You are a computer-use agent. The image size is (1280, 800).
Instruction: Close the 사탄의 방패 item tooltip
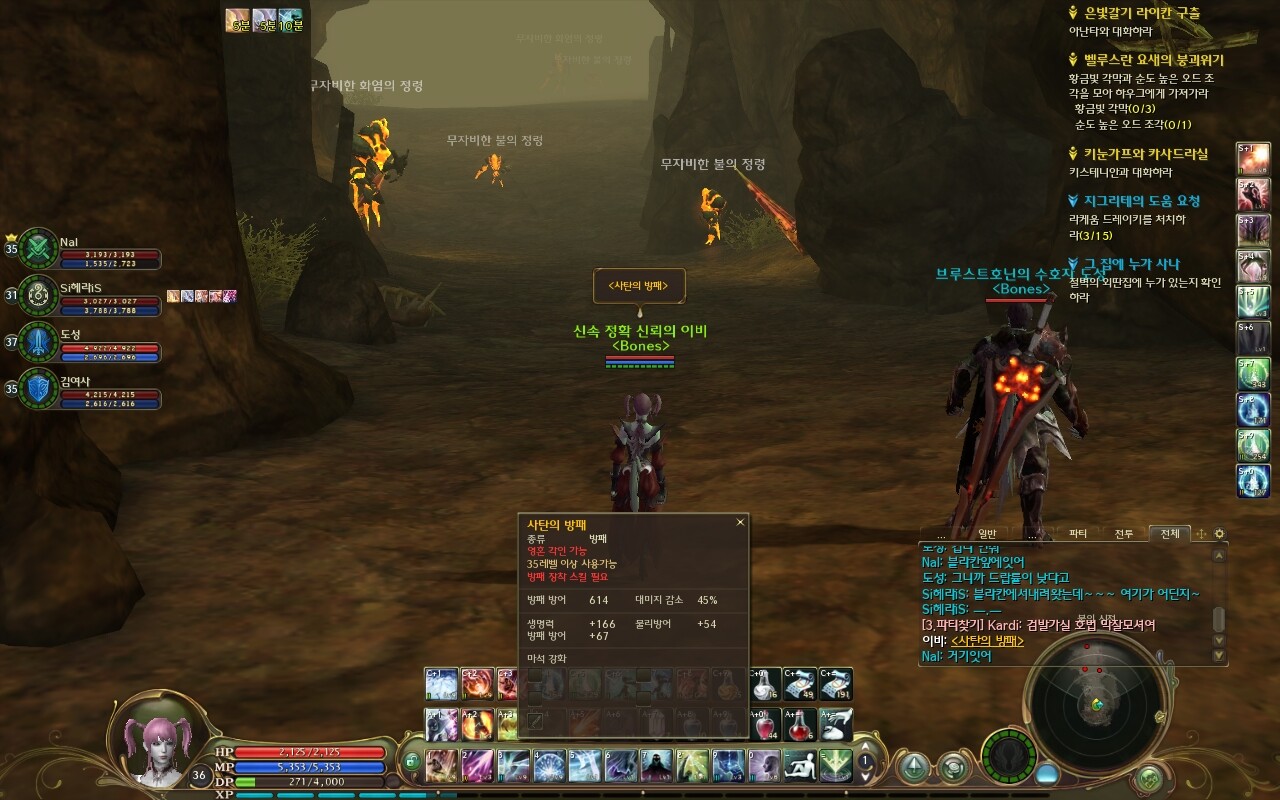[740, 522]
